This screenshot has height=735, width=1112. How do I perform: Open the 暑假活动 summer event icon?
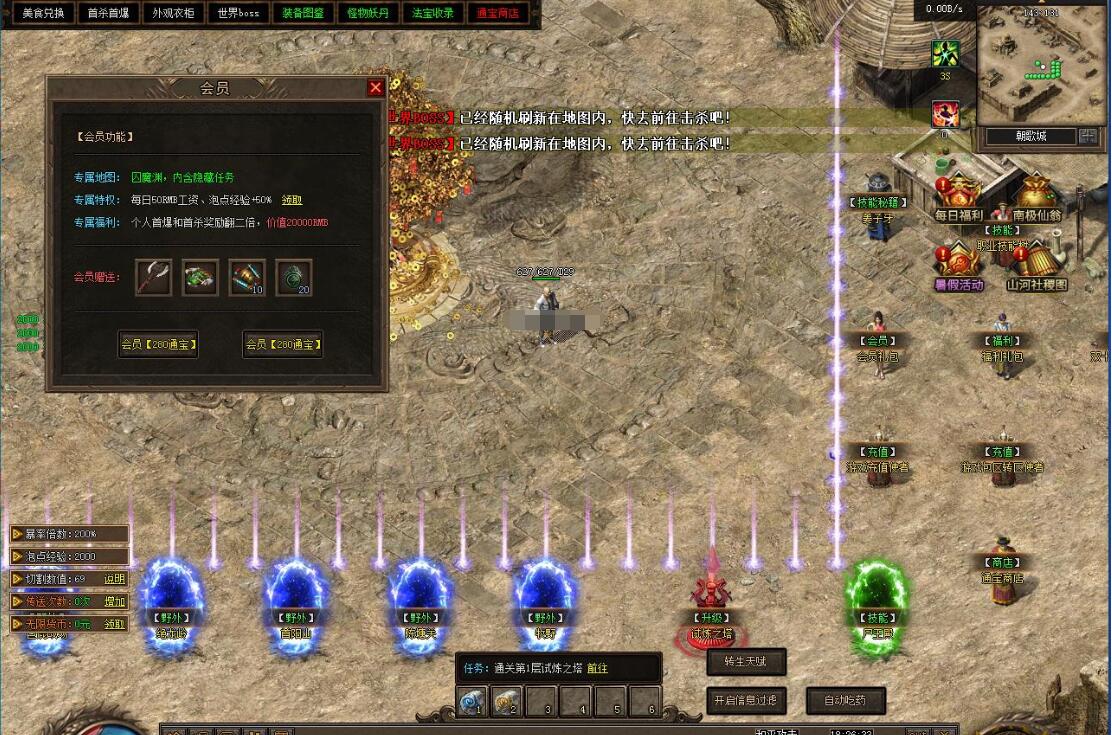[x=958, y=266]
